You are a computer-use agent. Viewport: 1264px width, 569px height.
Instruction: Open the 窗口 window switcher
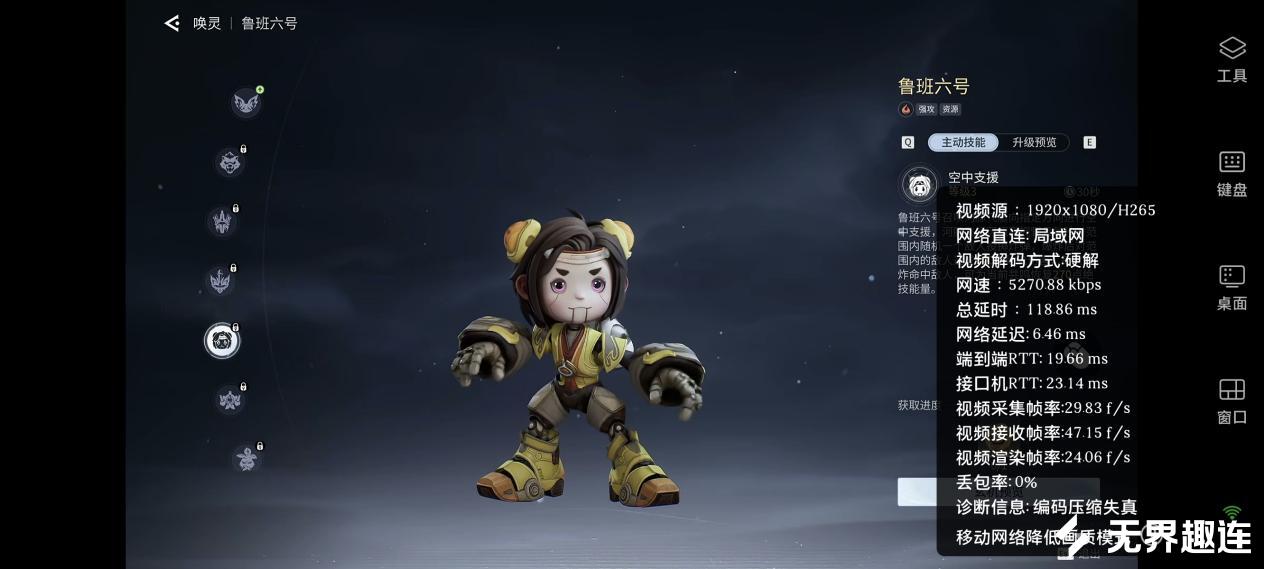click(x=1232, y=401)
